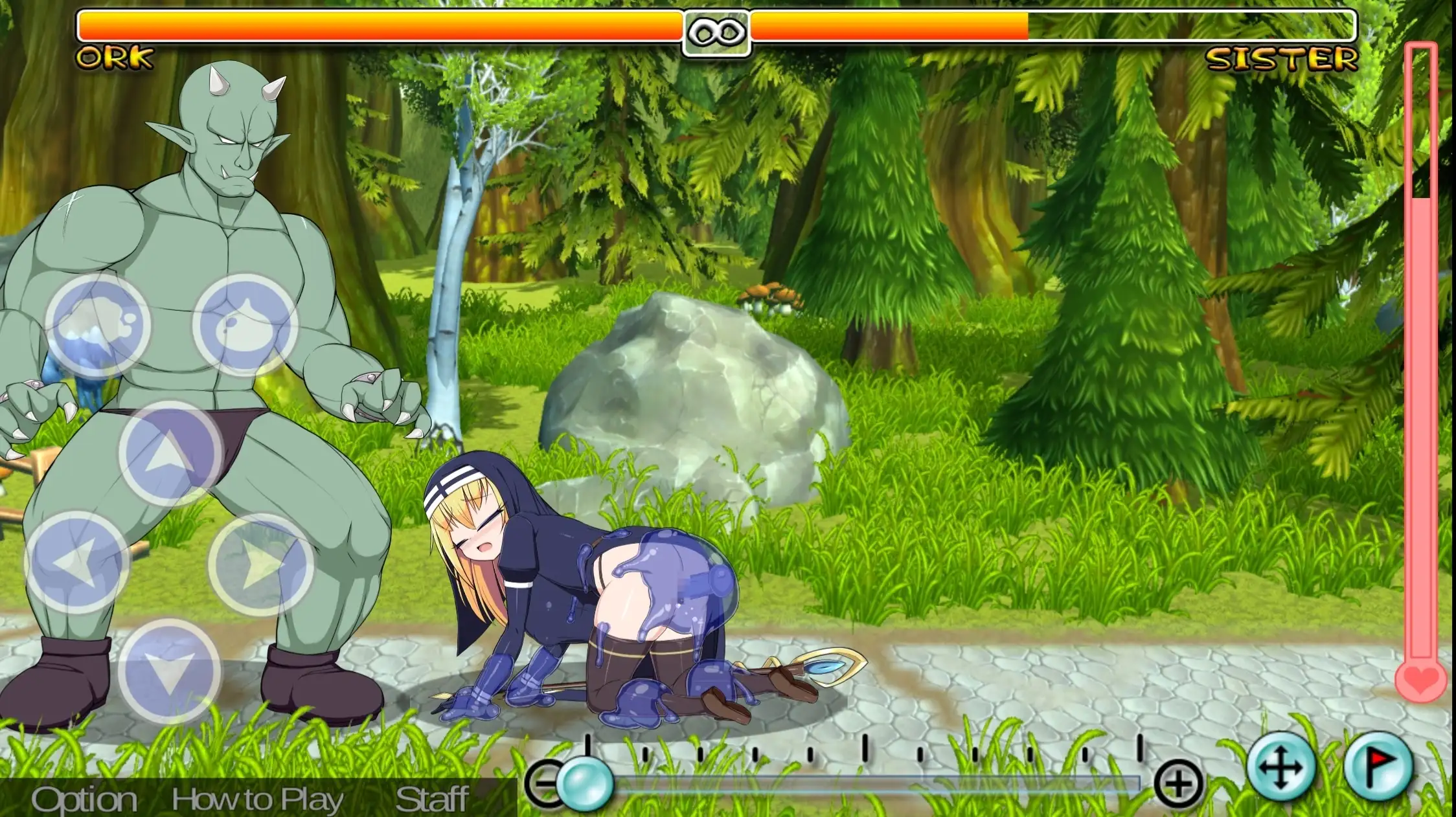The width and height of the screenshot is (1456, 817).
Task: Click the plus zoom button
Action: [x=1178, y=784]
